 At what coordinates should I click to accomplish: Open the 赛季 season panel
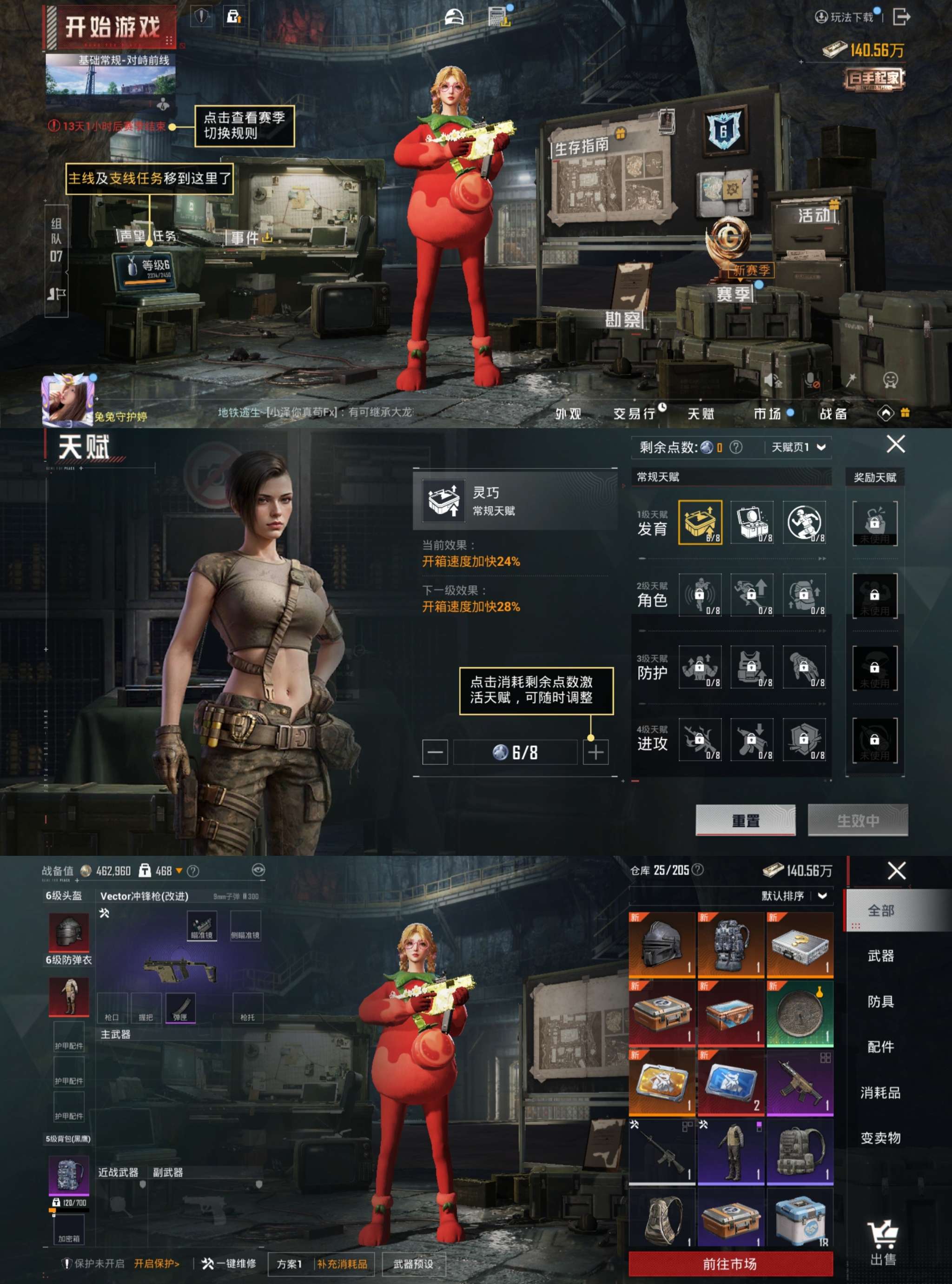[734, 294]
